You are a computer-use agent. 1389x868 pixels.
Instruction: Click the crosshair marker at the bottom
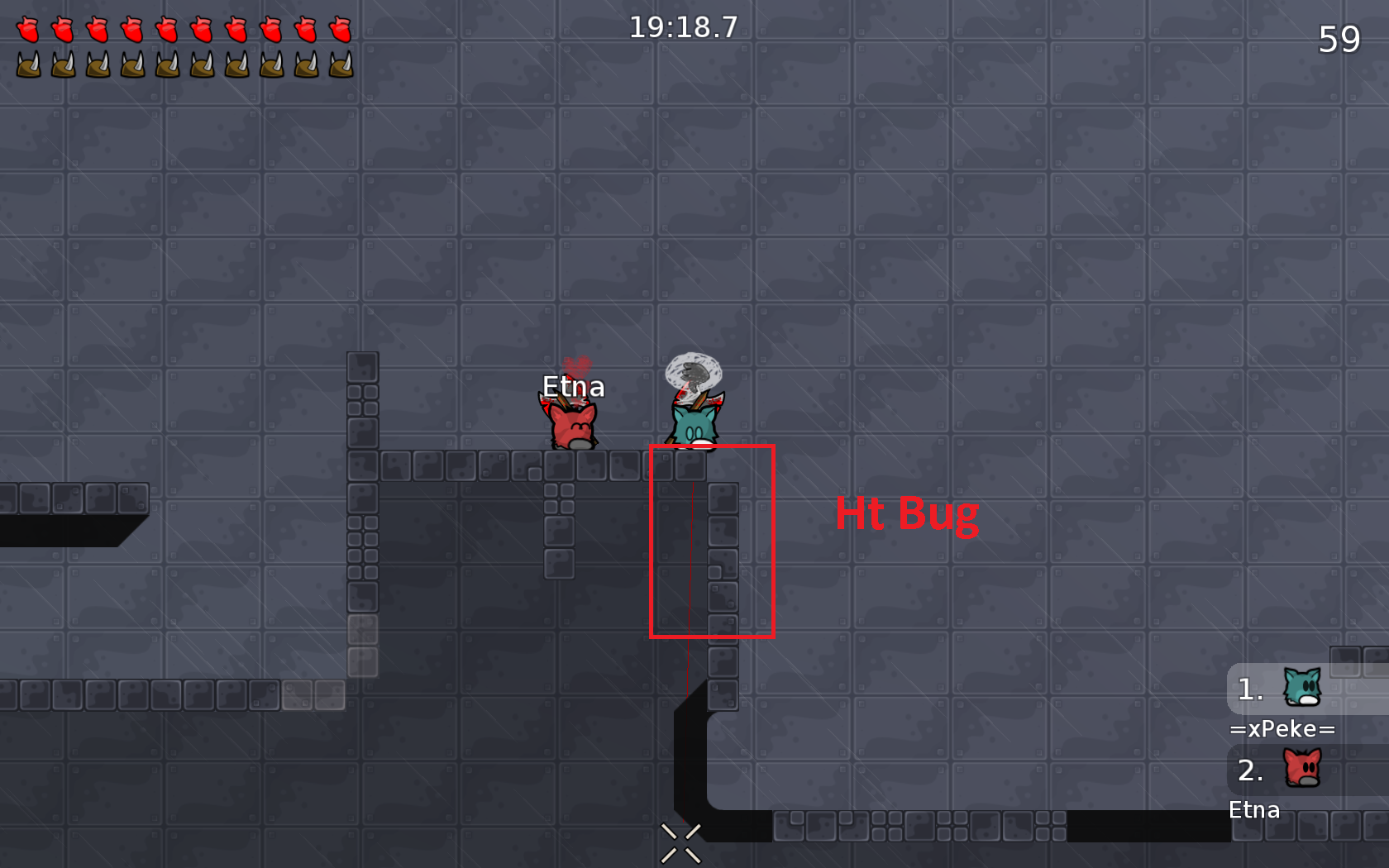click(680, 842)
